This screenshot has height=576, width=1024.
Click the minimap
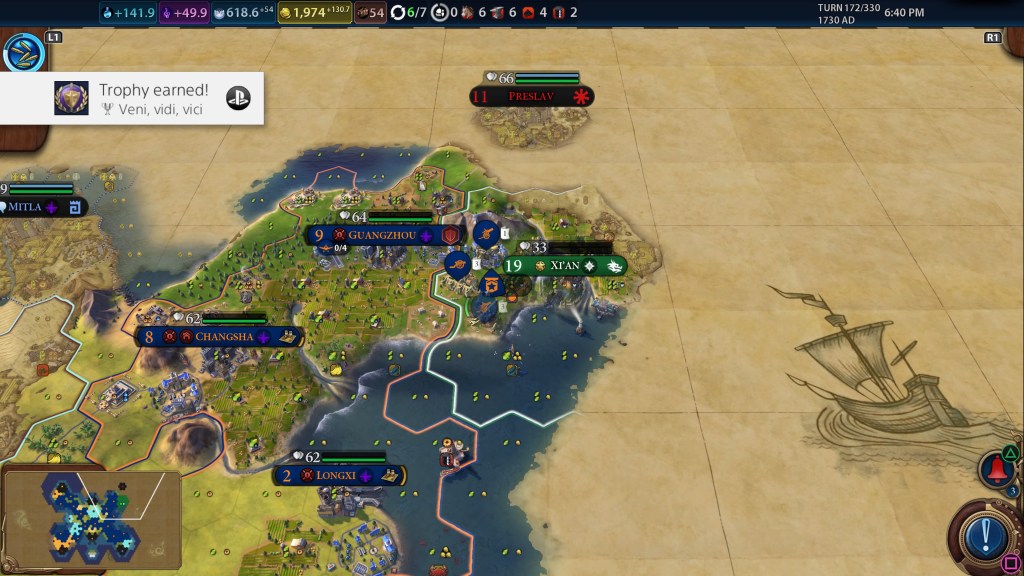coord(92,518)
